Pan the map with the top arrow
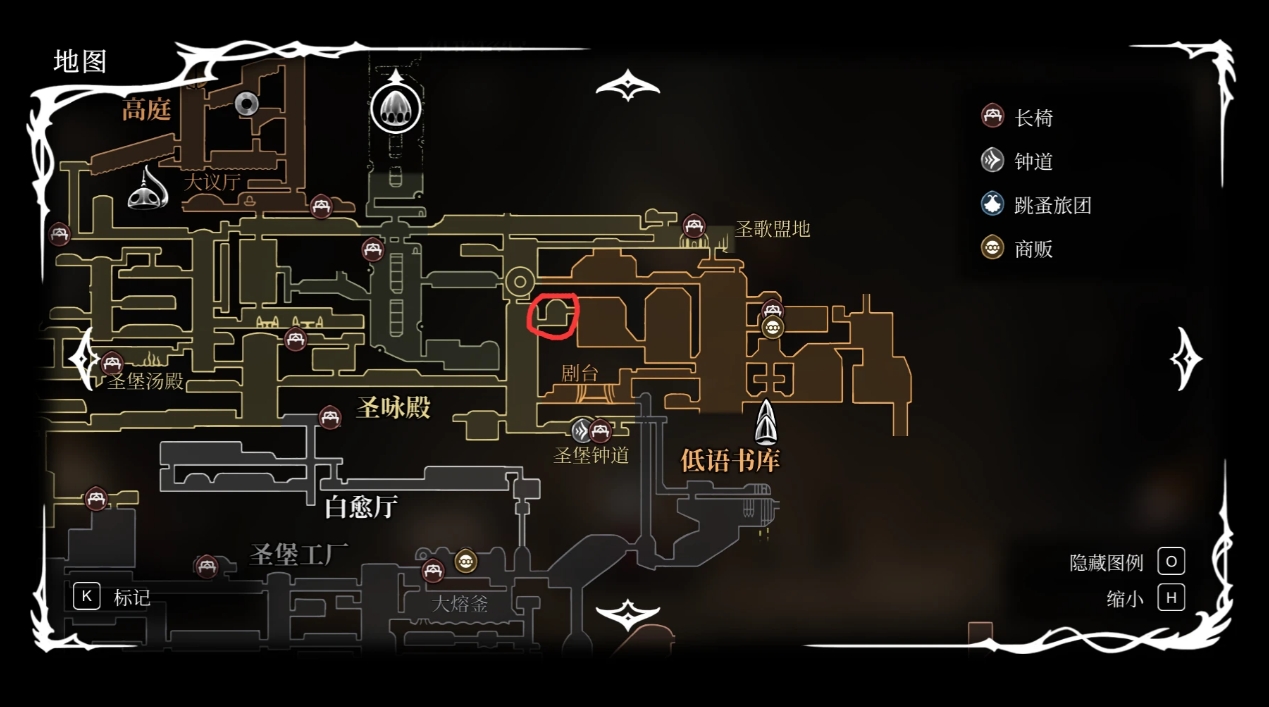This screenshot has width=1269, height=707. [x=627, y=86]
